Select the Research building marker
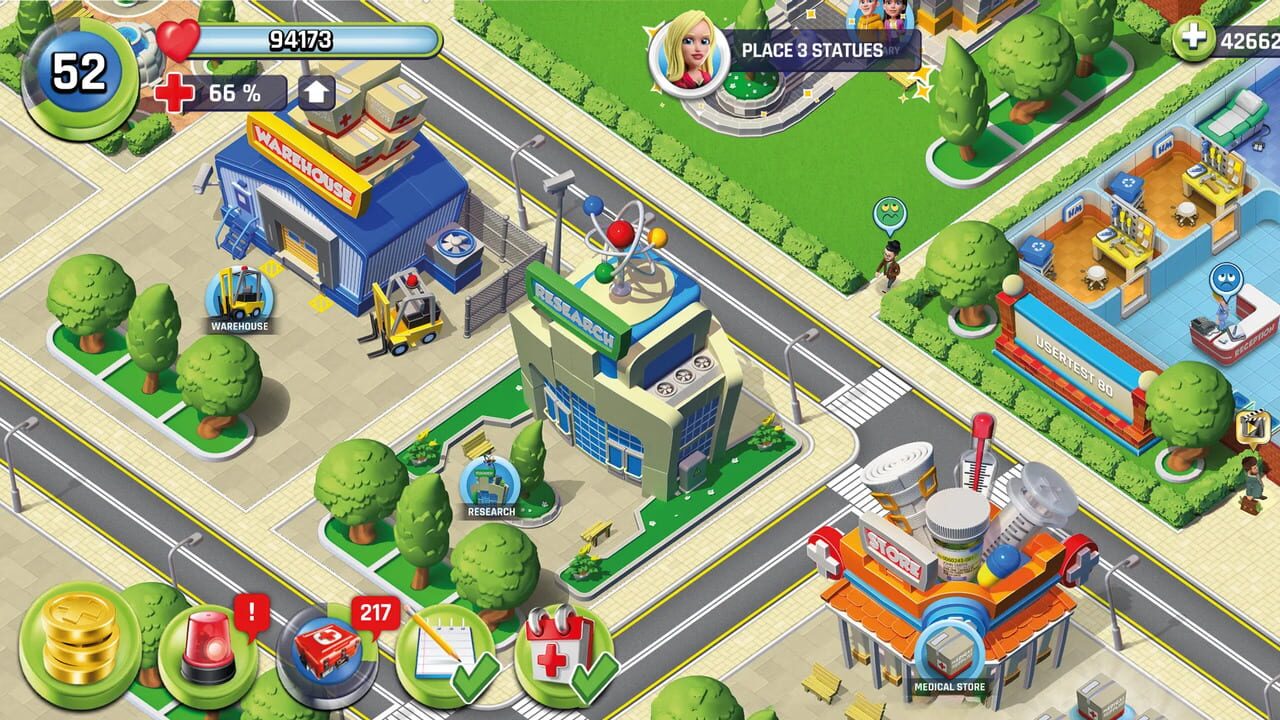Screen dimensions: 1280x720 click(491, 486)
